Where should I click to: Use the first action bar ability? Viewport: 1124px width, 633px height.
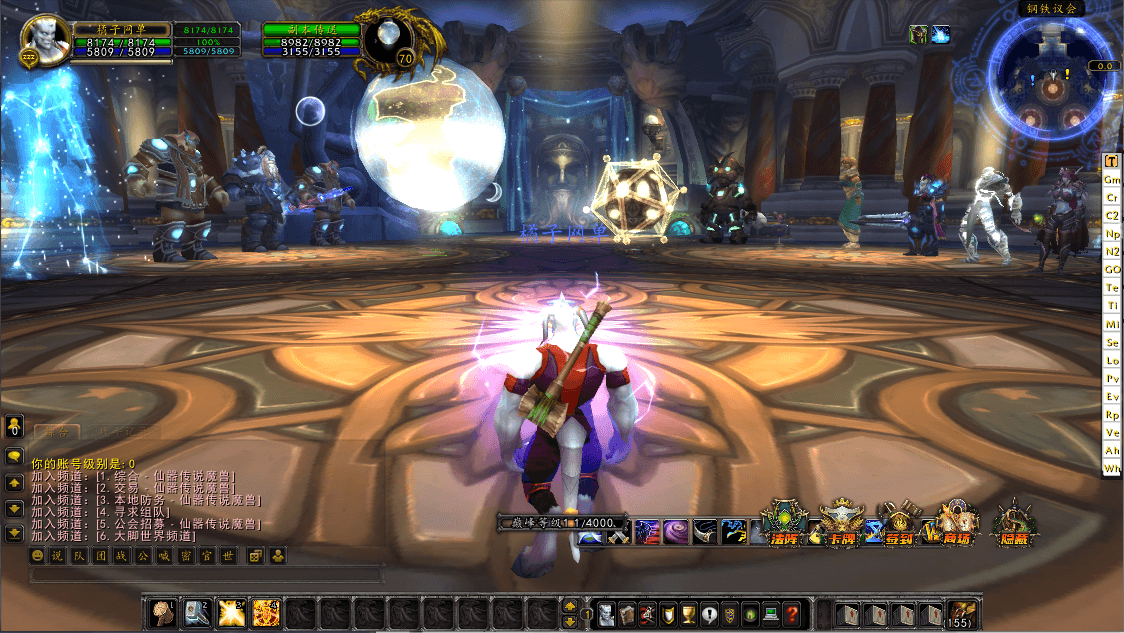[x=162, y=612]
